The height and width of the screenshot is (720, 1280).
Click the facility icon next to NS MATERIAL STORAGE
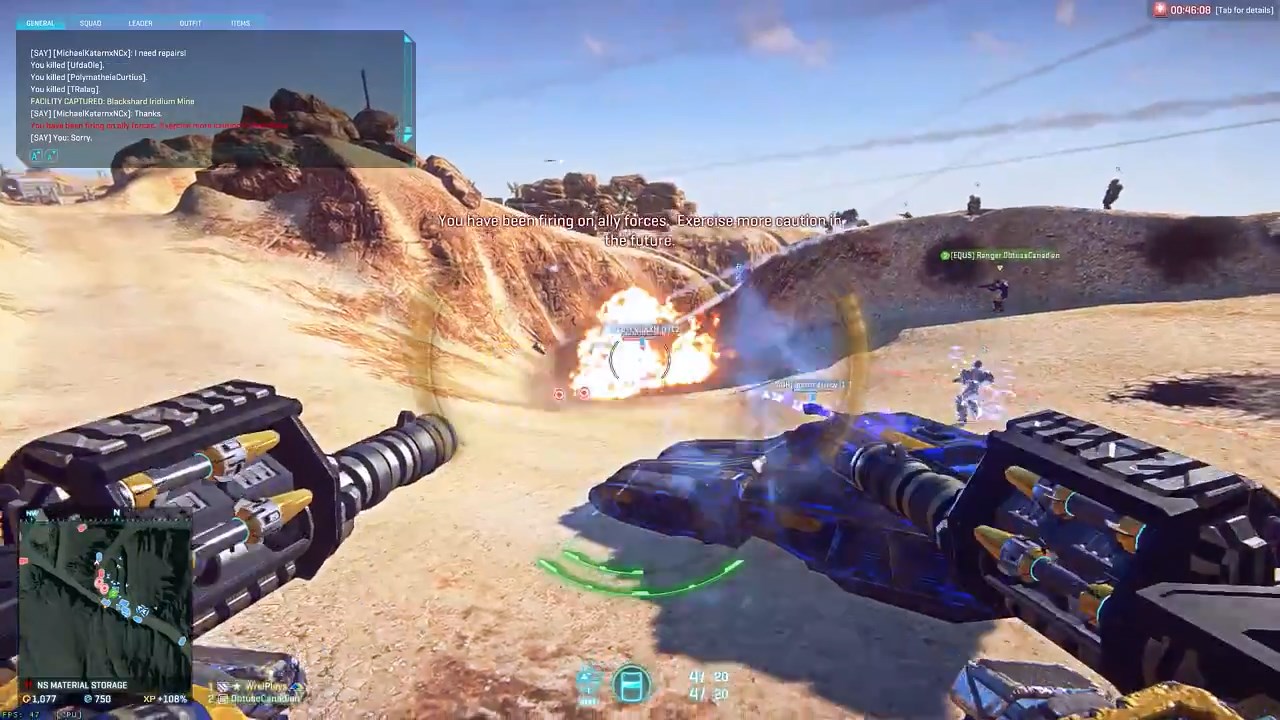pyautogui.click(x=27, y=684)
